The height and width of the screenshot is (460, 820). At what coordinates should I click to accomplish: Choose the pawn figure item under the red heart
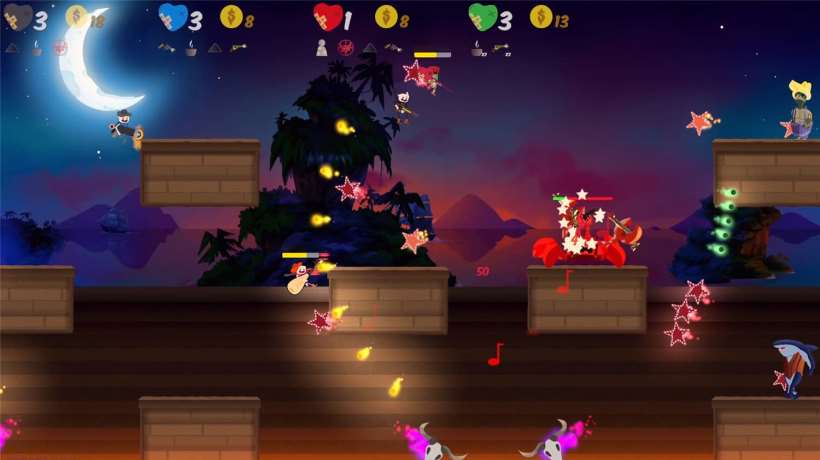click(x=322, y=47)
